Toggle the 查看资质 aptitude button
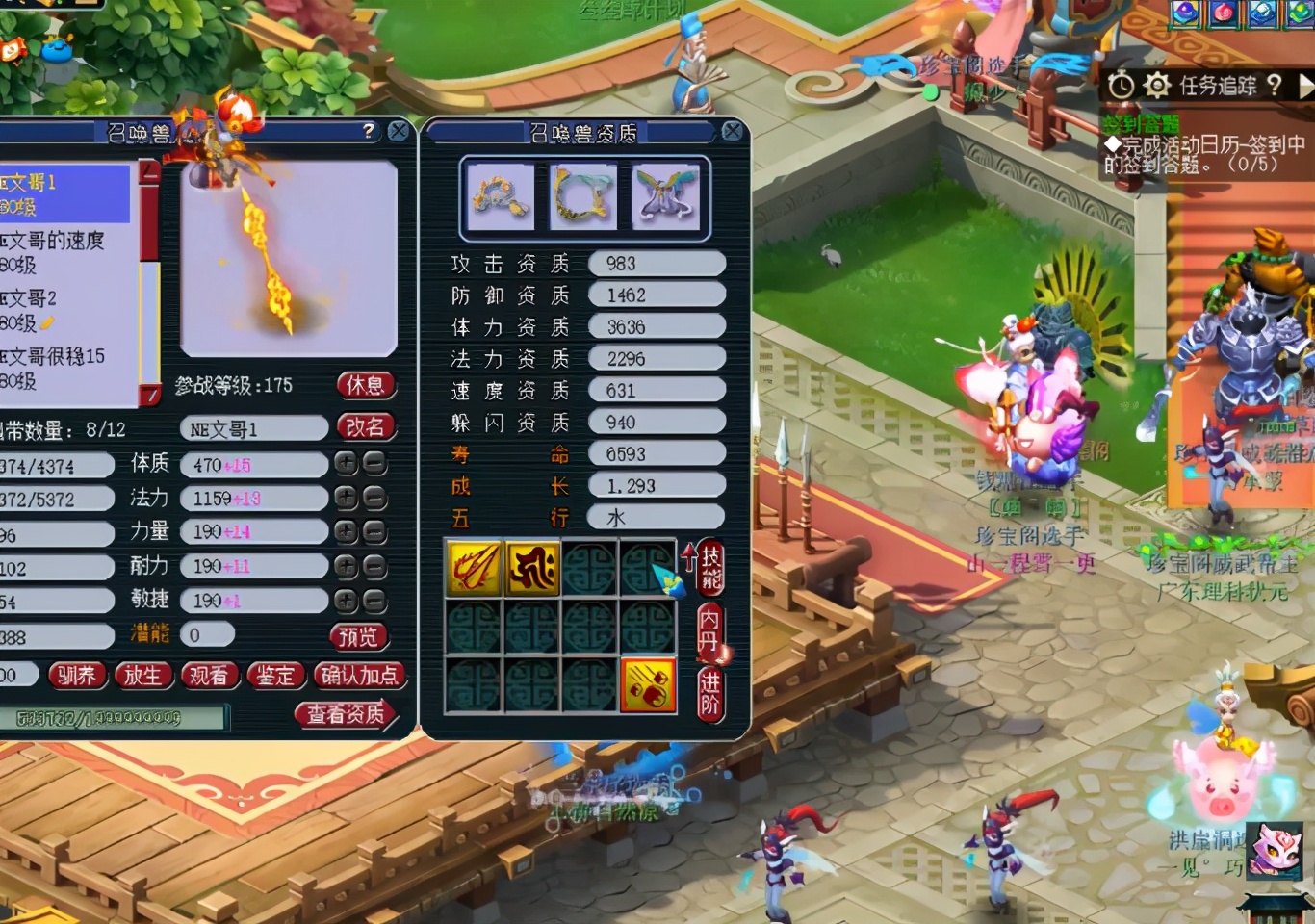The height and width of the screenshot is (924, 1315). point(346,713)
